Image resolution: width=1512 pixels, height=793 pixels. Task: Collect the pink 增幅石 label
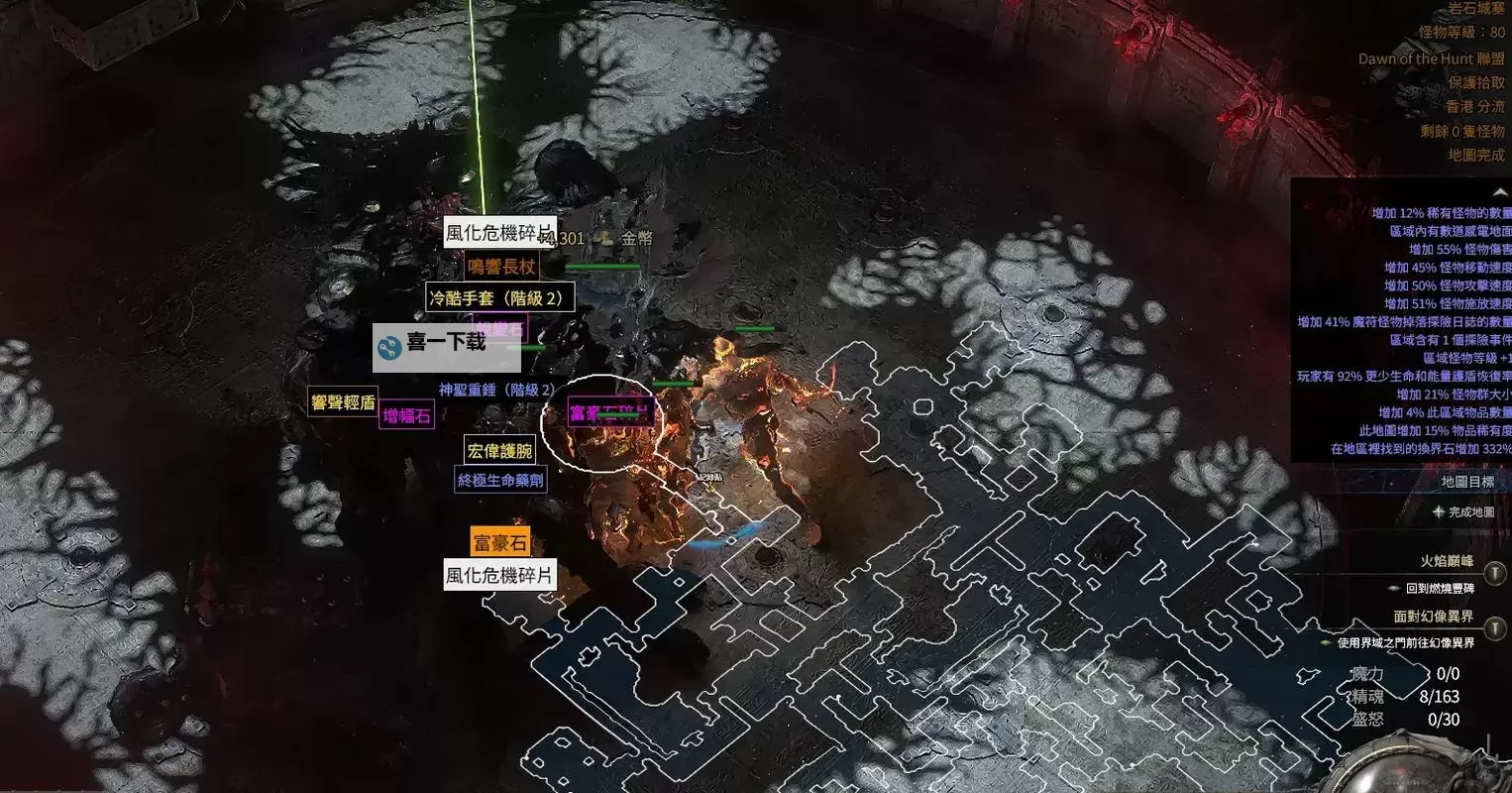pyautogui.click(x=407, y=415)
